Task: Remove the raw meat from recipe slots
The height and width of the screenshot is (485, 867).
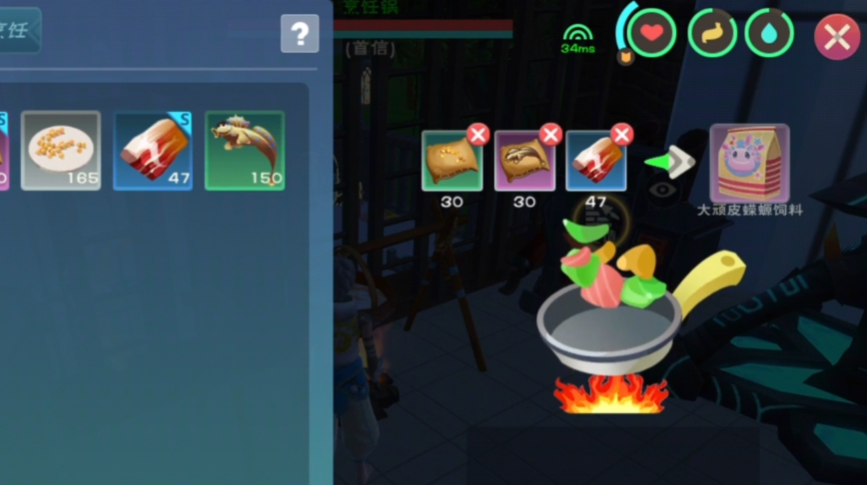Action: 622,135
